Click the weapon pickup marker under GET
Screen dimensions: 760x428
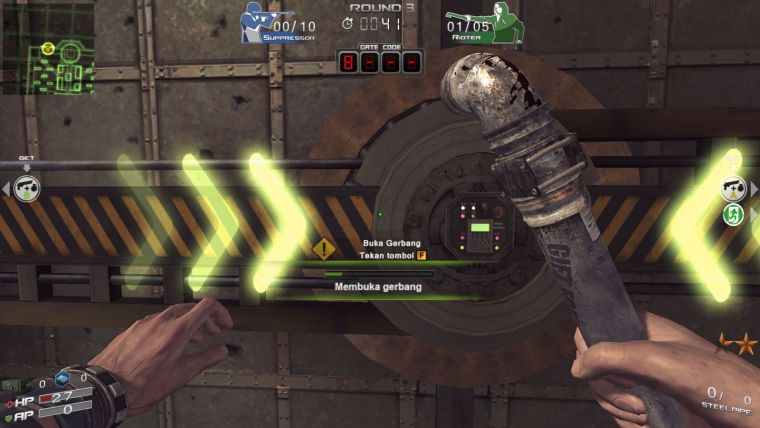click(28, 188)
